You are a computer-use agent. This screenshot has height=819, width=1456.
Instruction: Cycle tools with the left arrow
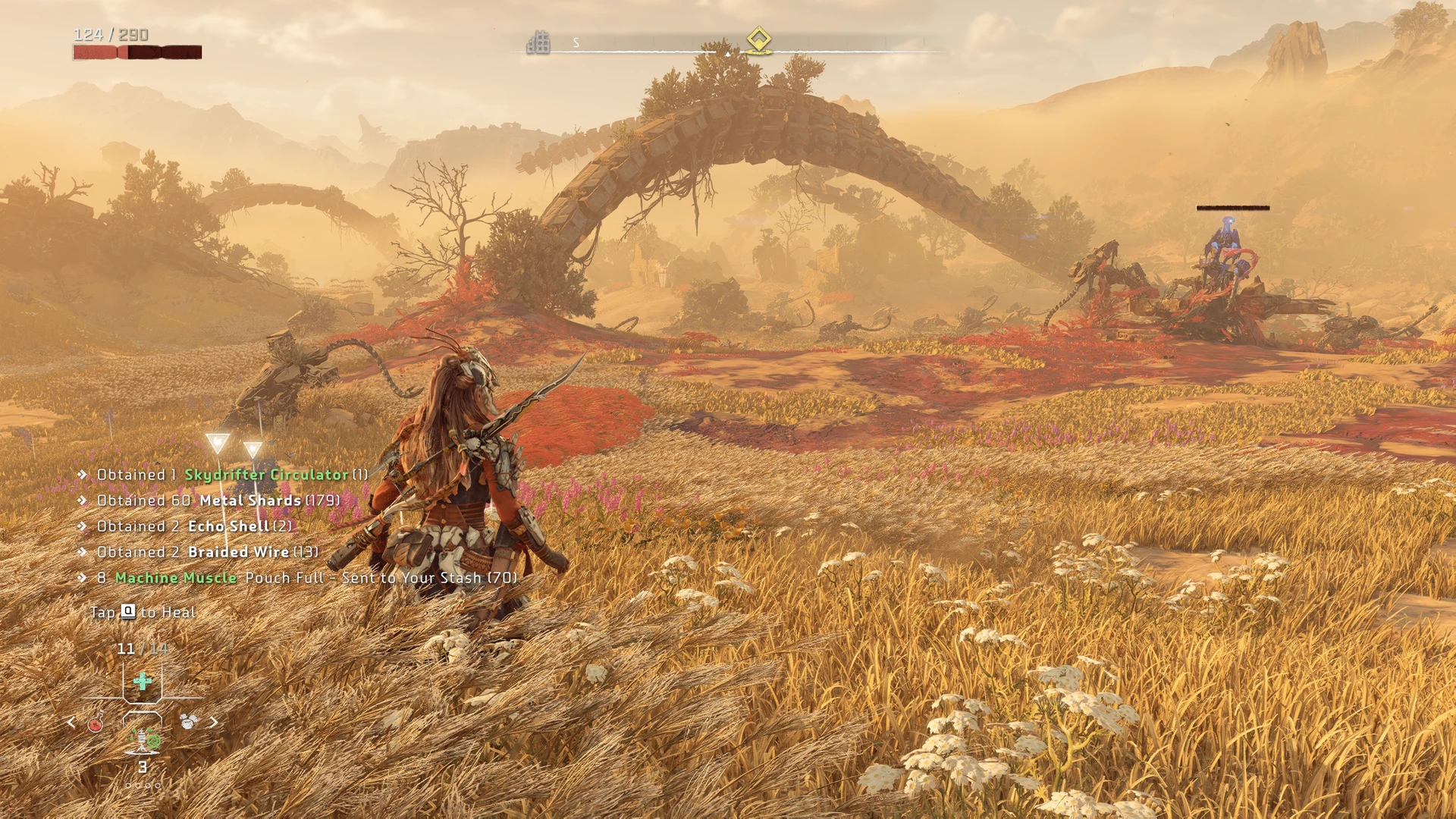pos(71,722)
